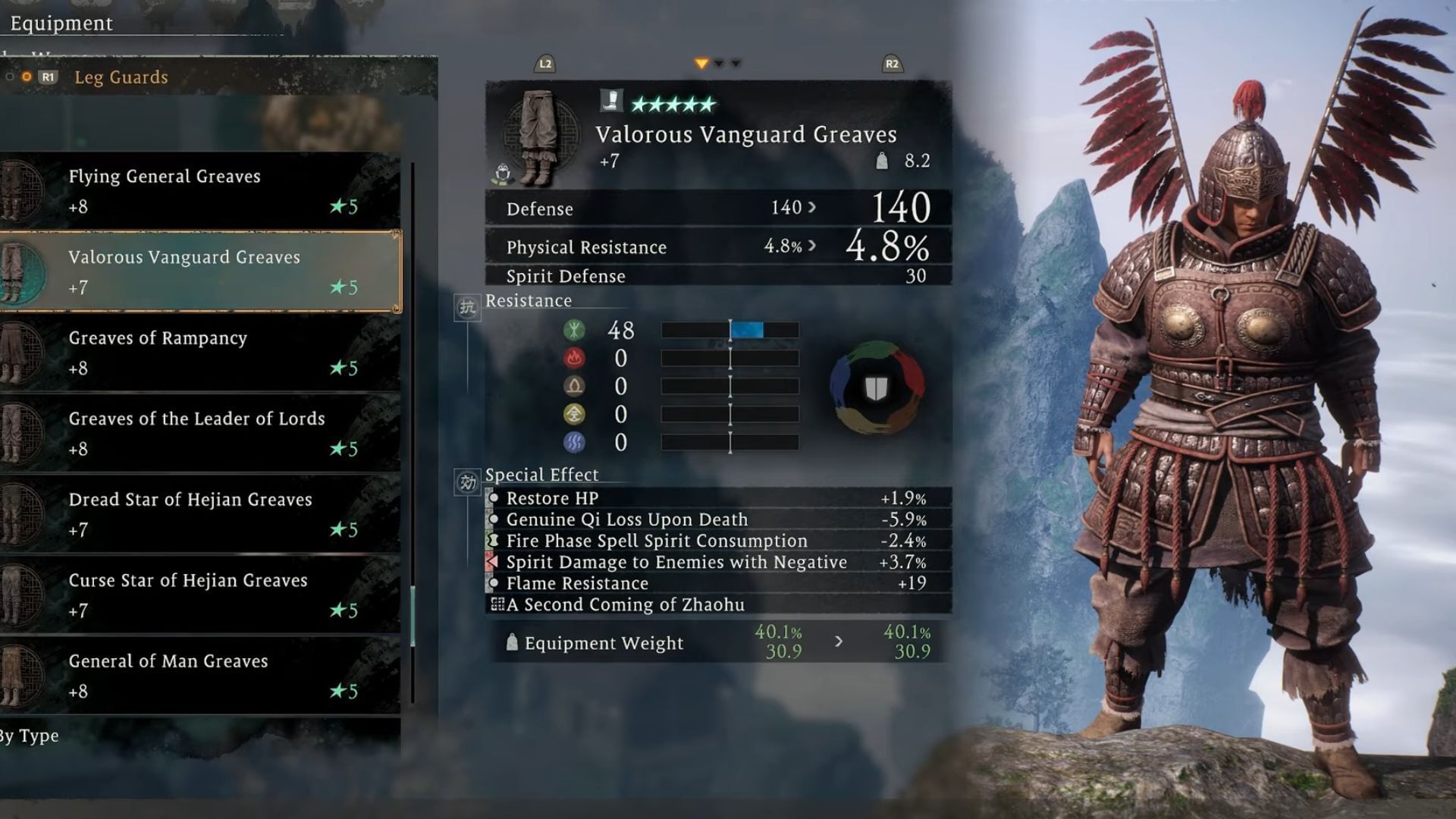The height and width of the screenshot is (819, 1456).
Task: Select the third tab triangle indicator
Action: (x=734, y=64)
